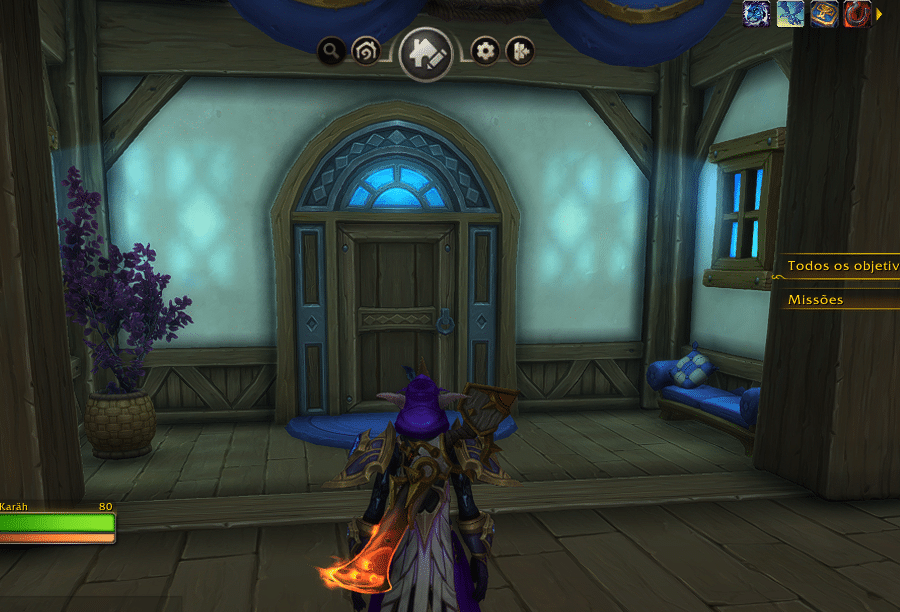The width and height of the screenshot is (900, 612).
Task: Activate the house edit mode button
Action: tap(426, 53)
